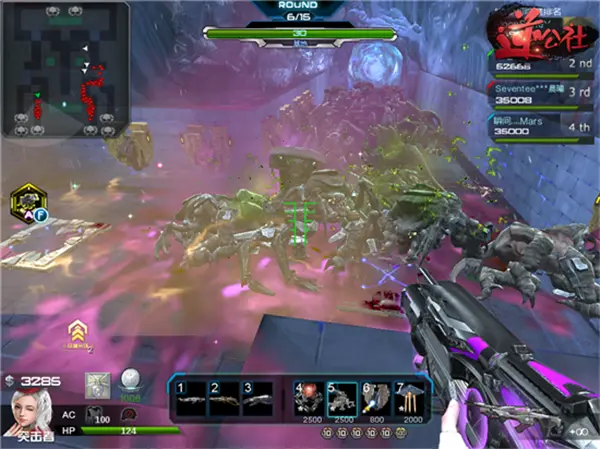600x449 pixels.
Task: Click the white-haired character portrait
Action: [x=30, y=410]
